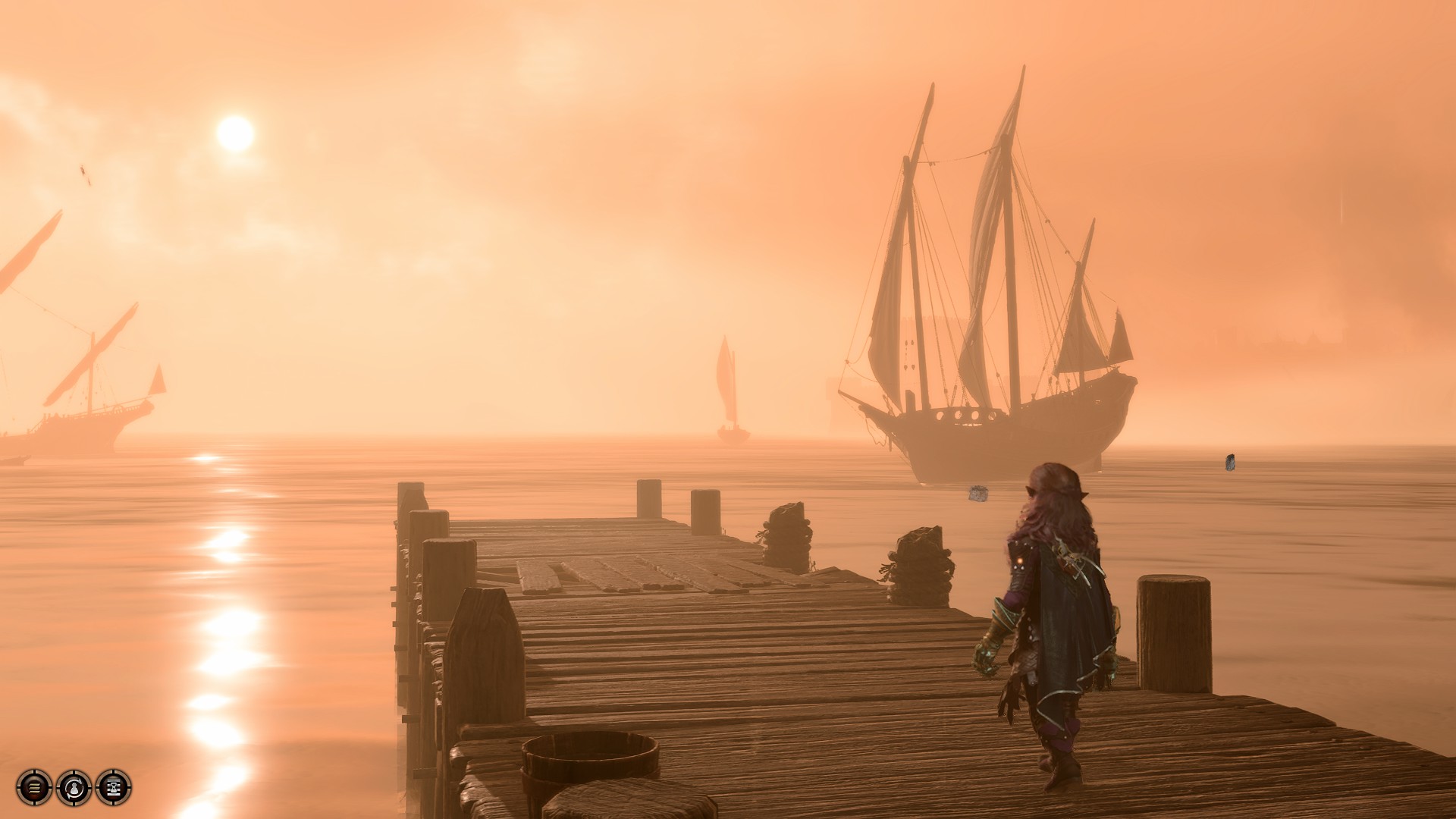The height and width of the screenshot is (819, 1456).
Task: Click the character swap icon with circular arrows
Action: click(74, 787)
